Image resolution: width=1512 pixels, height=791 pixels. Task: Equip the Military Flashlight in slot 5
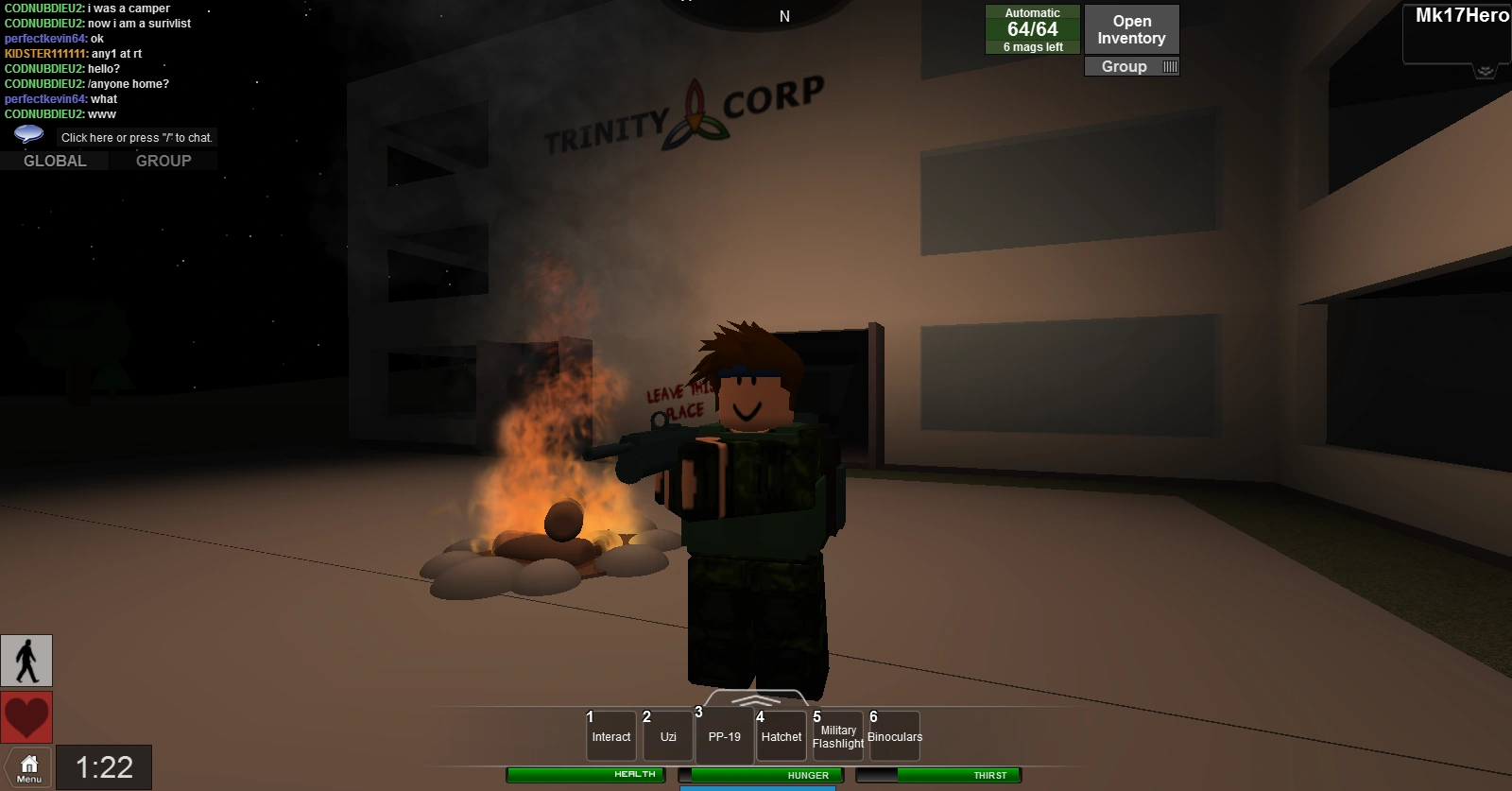pyautogui.click(x=837, y=736)
